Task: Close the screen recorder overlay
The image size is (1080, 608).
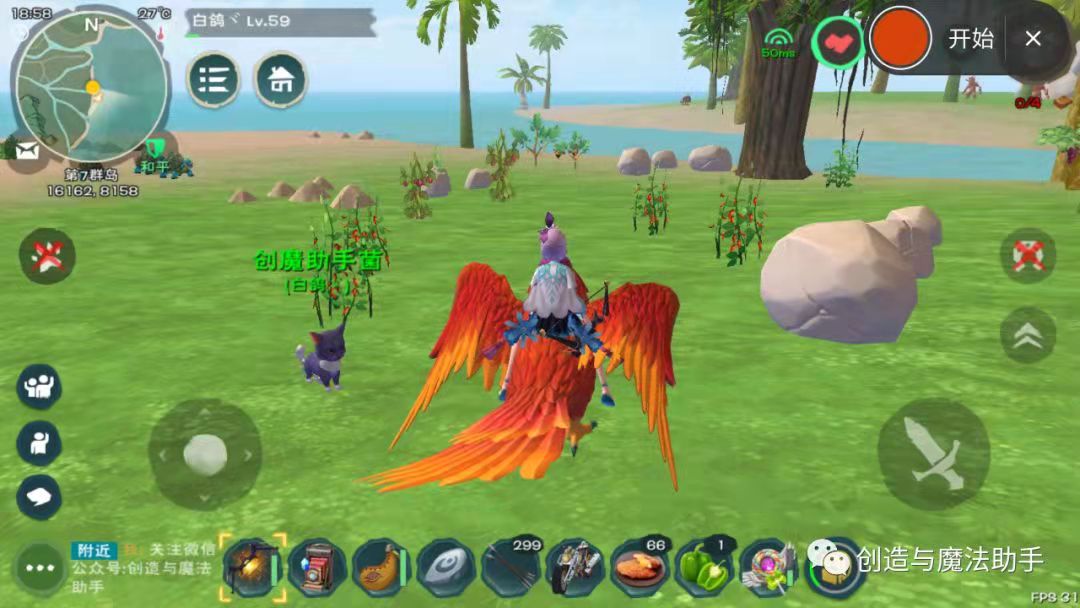Action: click(x=1033, y=39)
